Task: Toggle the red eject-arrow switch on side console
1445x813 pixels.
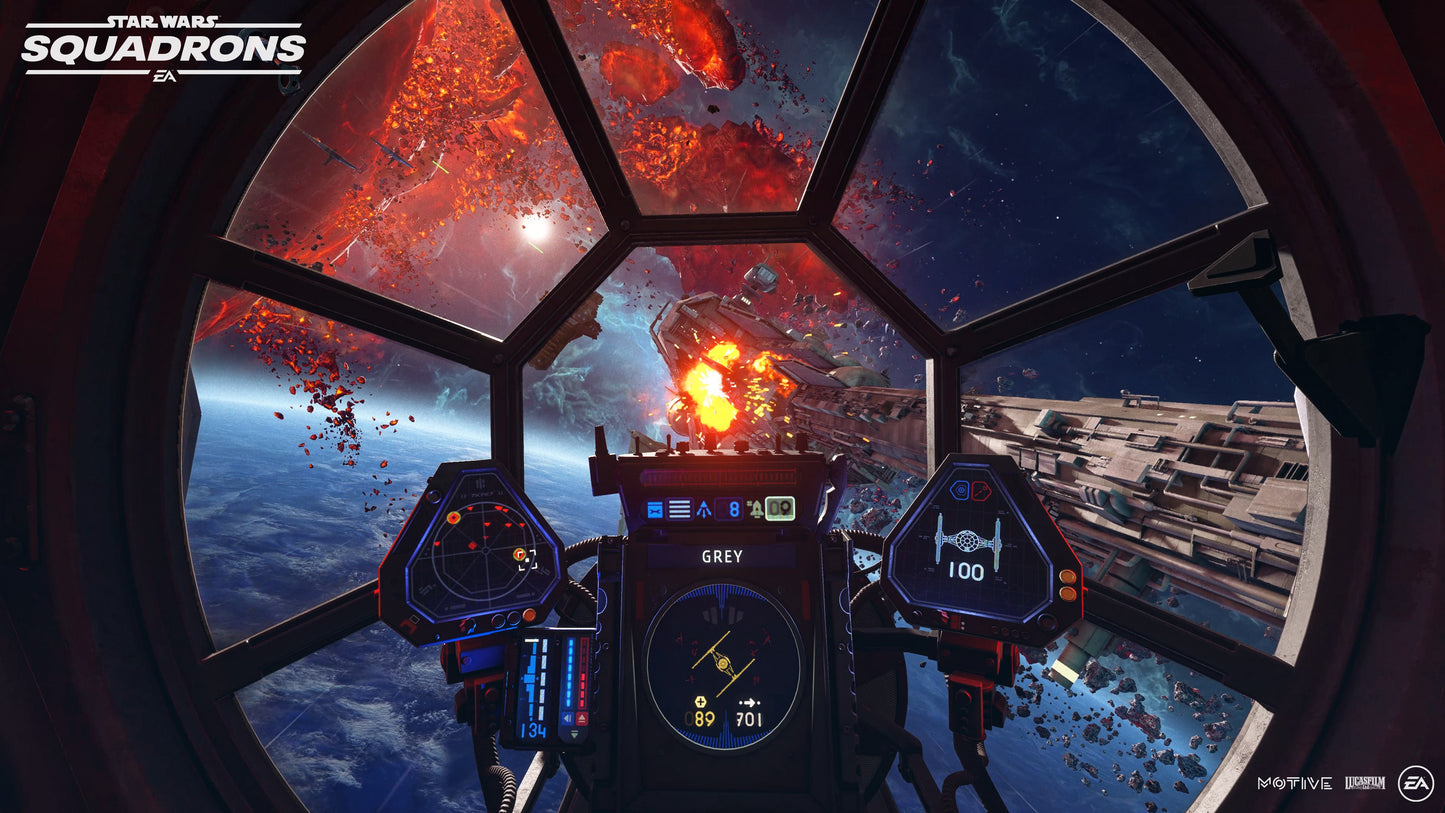Action: 581,716
